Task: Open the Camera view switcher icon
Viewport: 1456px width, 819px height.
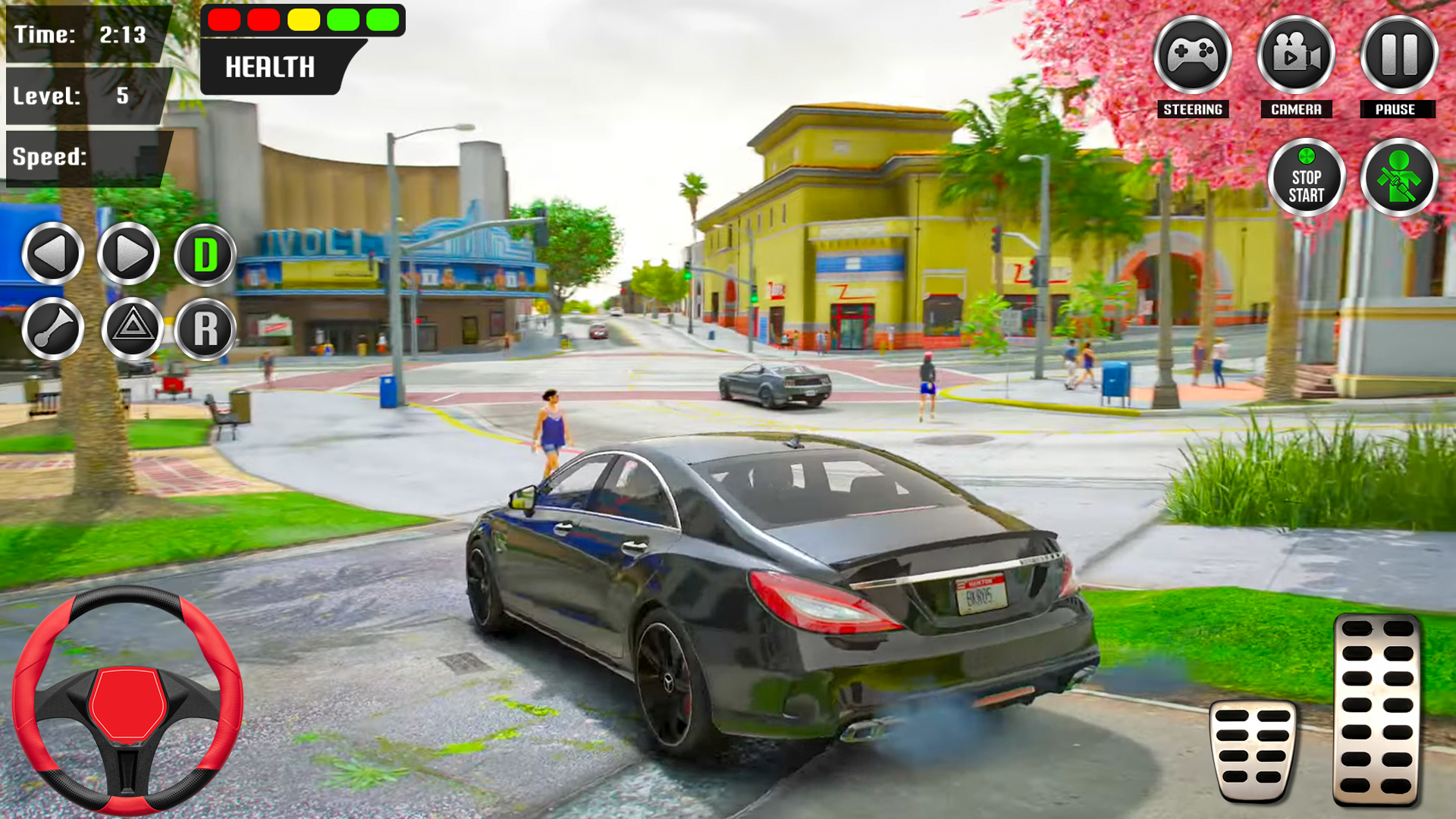Action: (x=1296, y=53)
